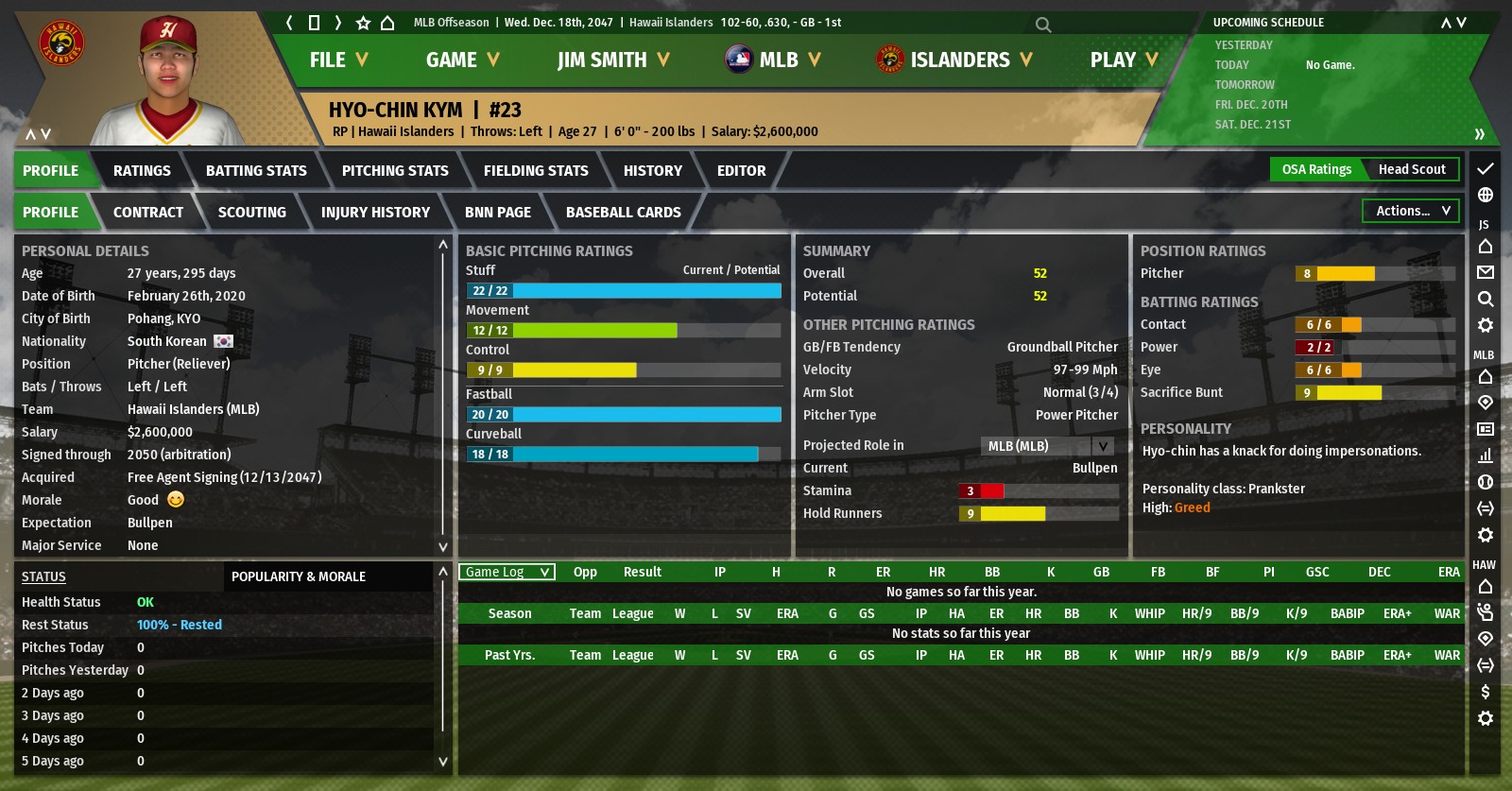This screenshot has height=791, width=1512.
Task: Change the Projected Role league dropdown
Action: [1047, 446]
